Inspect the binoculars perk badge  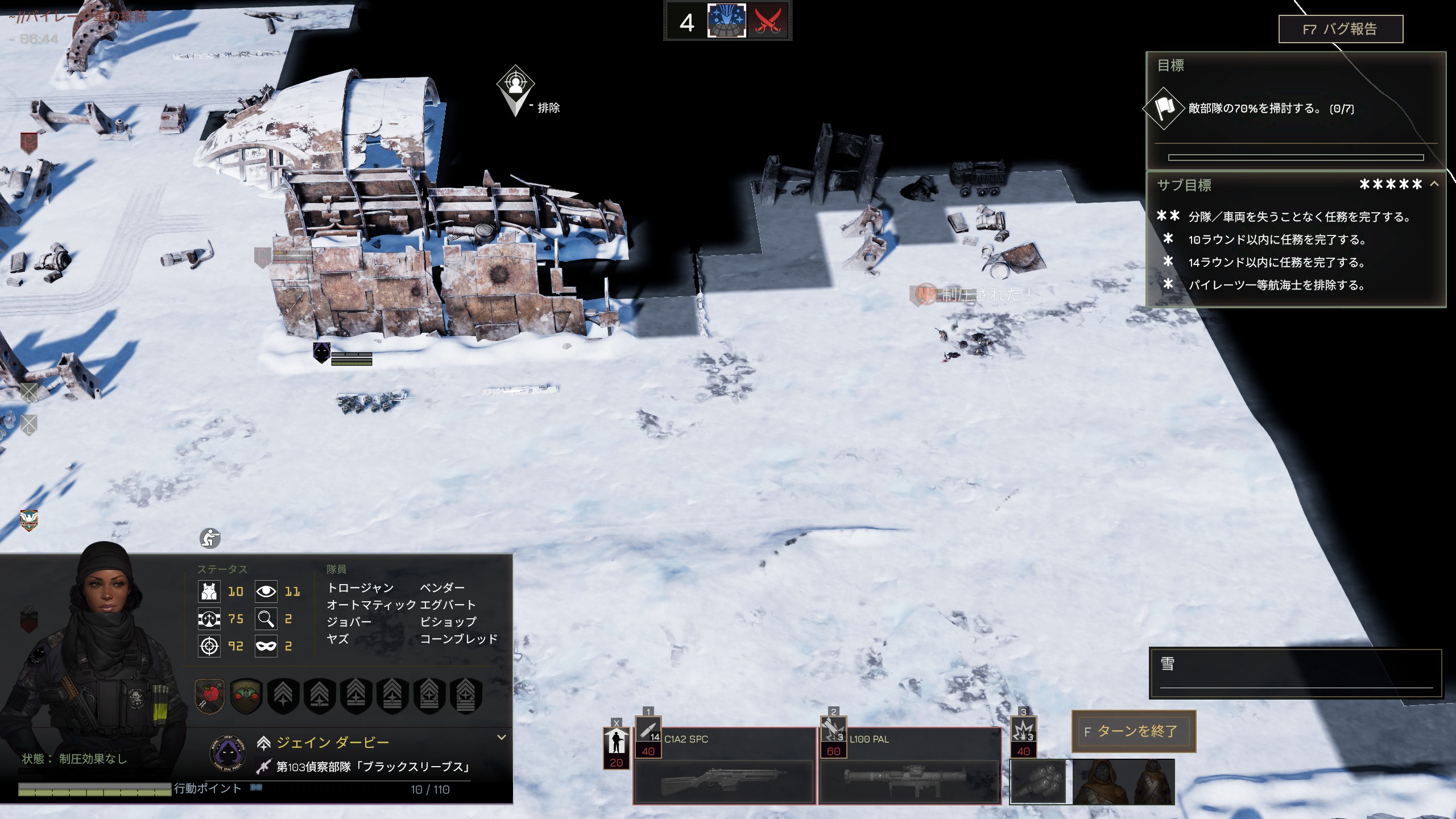tap(246, 695)
